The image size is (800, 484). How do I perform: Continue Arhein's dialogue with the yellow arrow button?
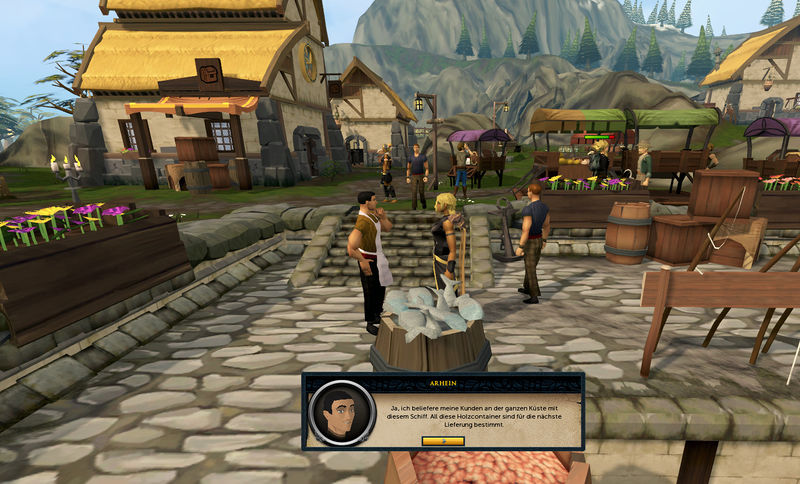pyautogui.click(x=443, y=440)
